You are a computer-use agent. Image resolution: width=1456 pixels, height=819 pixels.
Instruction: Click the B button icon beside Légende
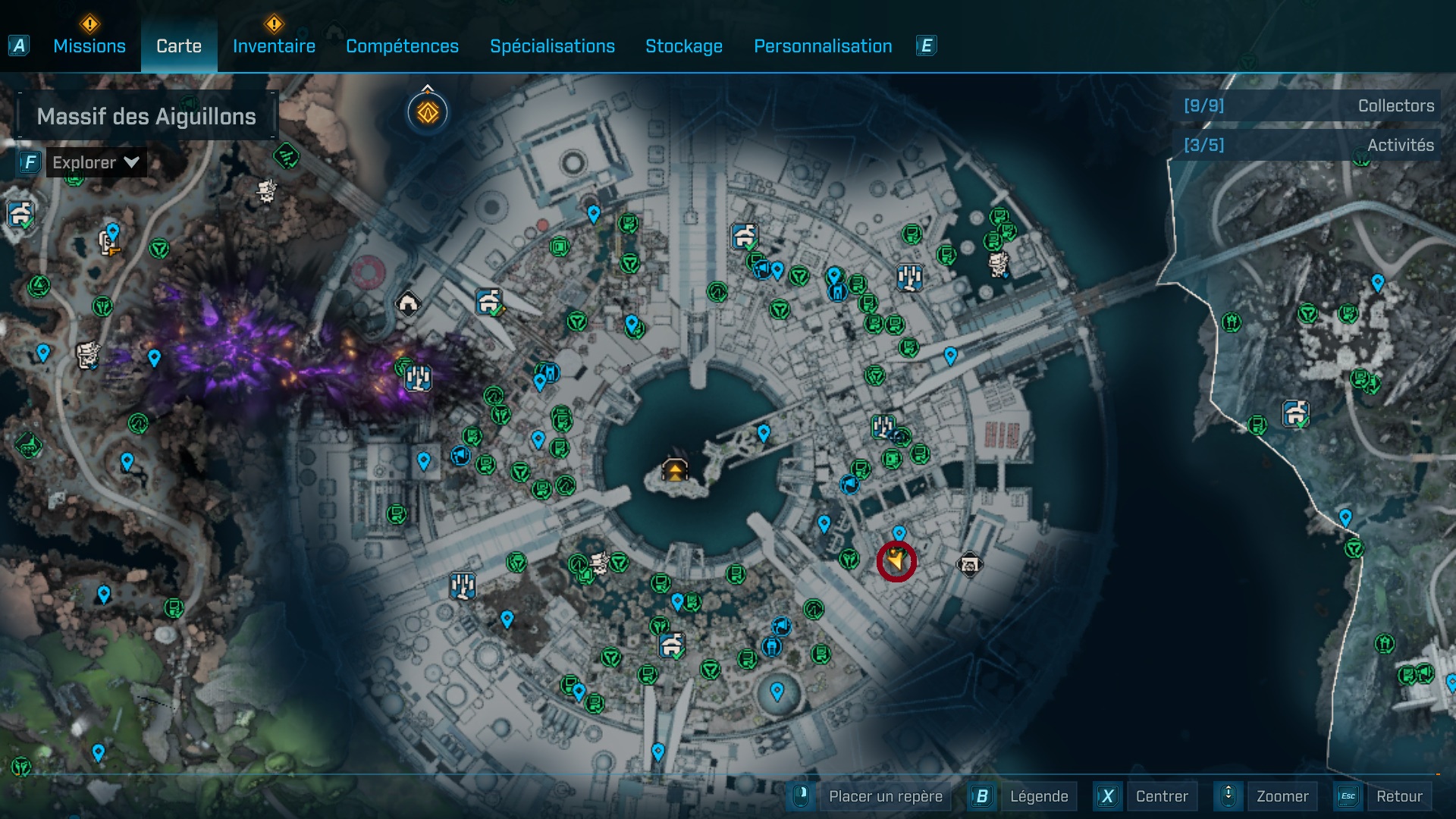click(983, 796)
